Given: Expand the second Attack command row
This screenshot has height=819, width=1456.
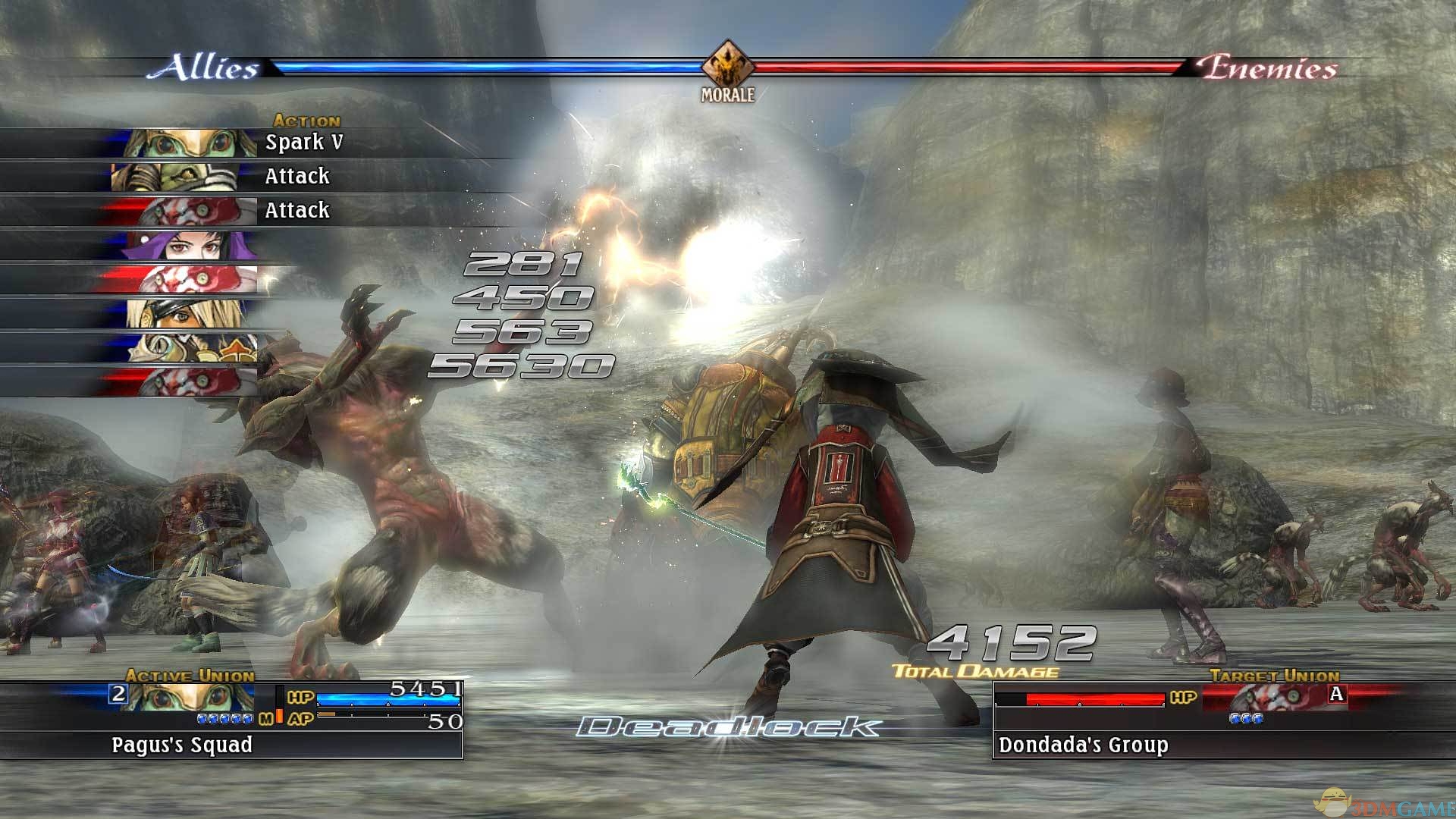Looking at the screenshot, I should [296, 210].
